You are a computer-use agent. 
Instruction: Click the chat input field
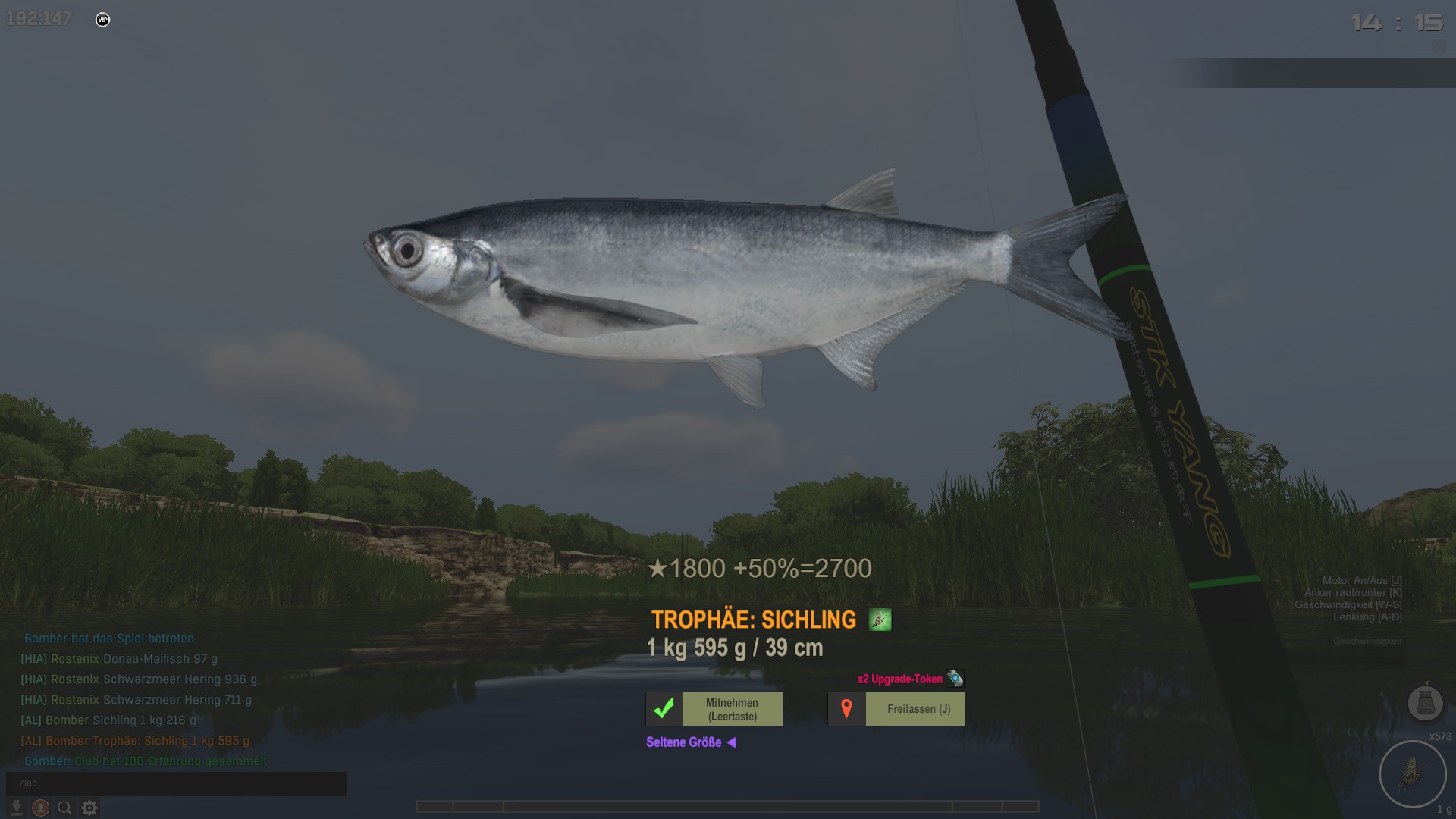pyautogui.click(x=176, y=783)
